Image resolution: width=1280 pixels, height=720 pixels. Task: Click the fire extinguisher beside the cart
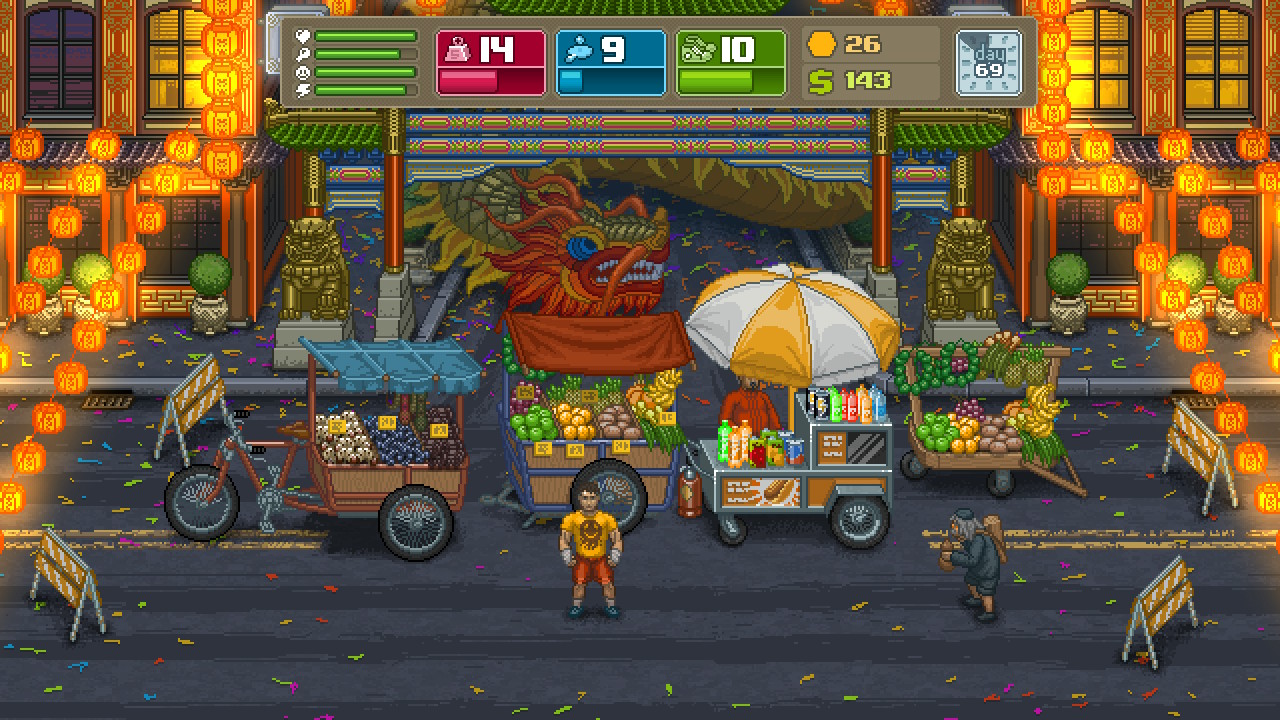tap(688, 490)
